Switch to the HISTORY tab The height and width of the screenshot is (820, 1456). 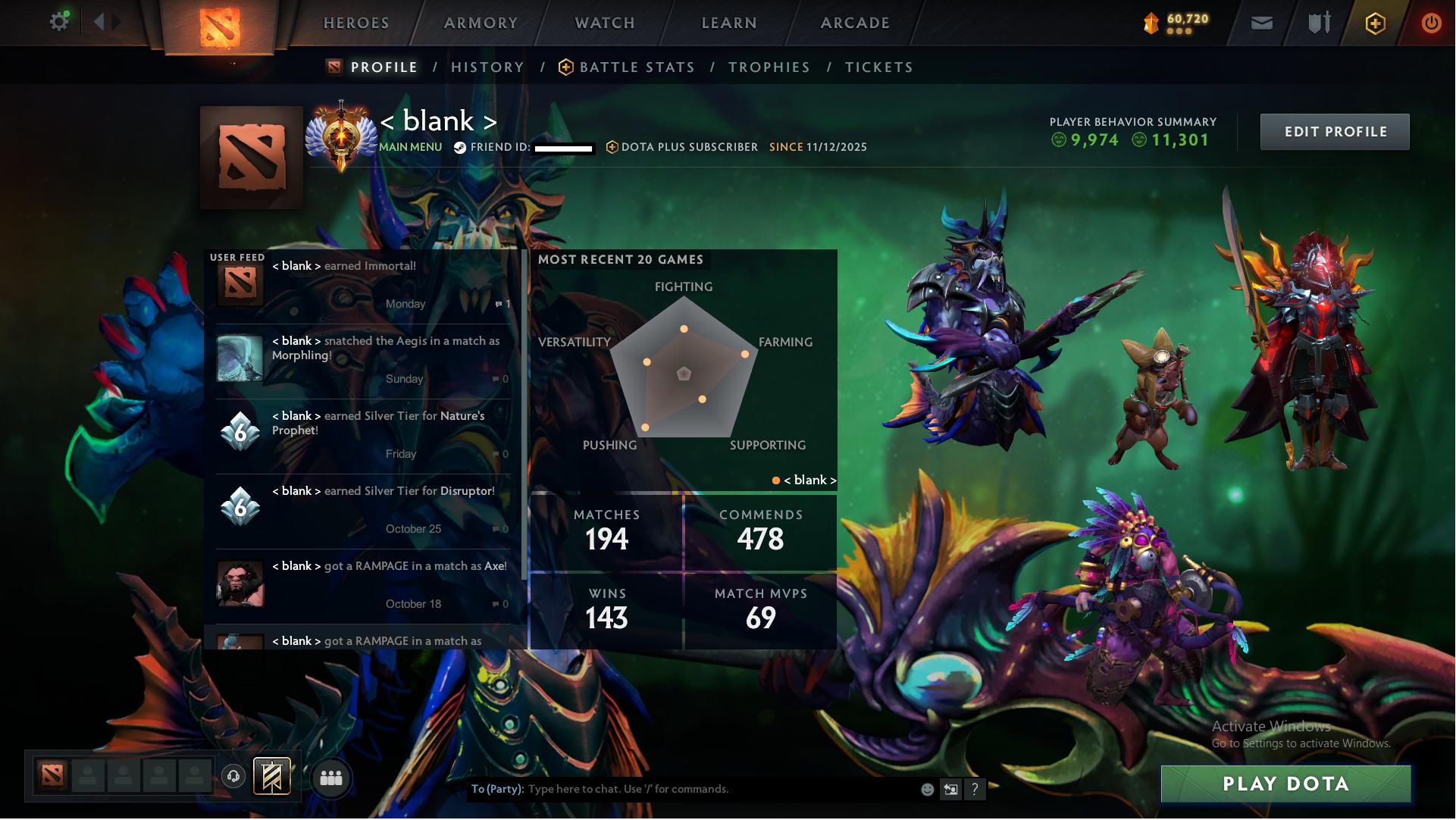click(x=487, y=67)
